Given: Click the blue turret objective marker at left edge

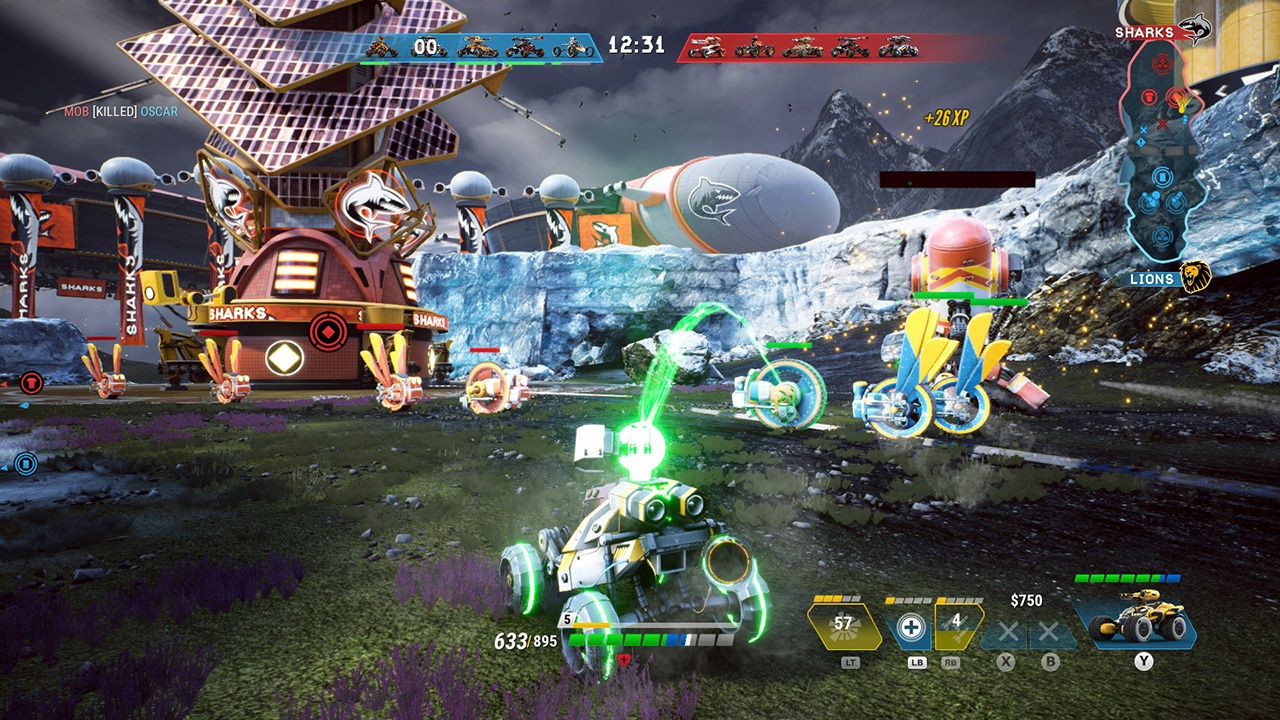Looking at the screenshot, I should click(26, 463).
